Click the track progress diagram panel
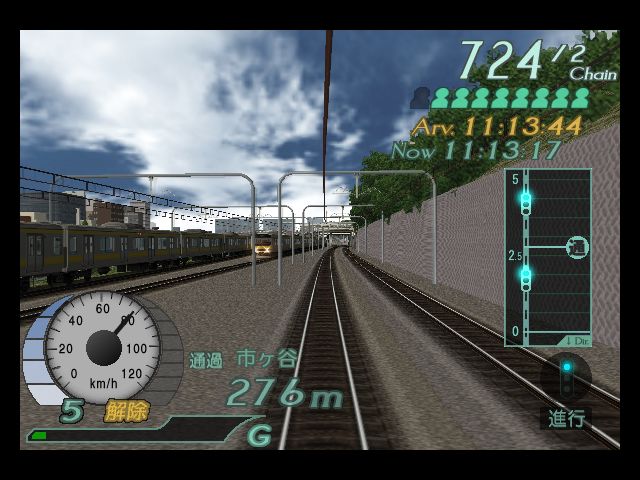The image size is (640, 480). pyautogui.click(x=547, y=258)
